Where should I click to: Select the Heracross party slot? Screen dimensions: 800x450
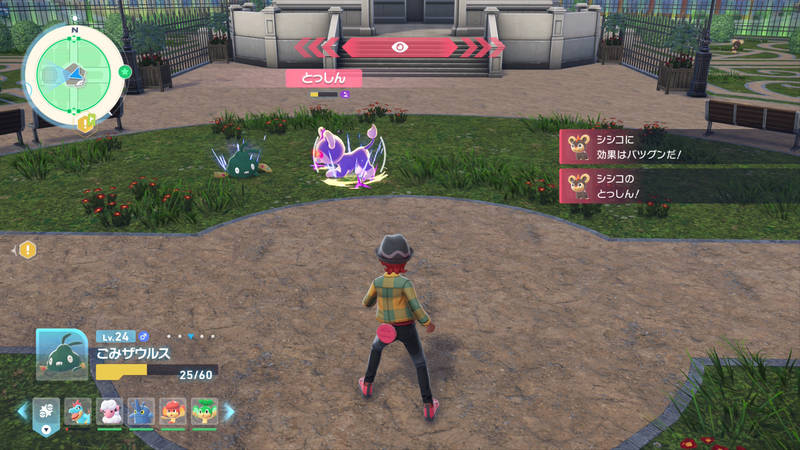tap(141, 411)
